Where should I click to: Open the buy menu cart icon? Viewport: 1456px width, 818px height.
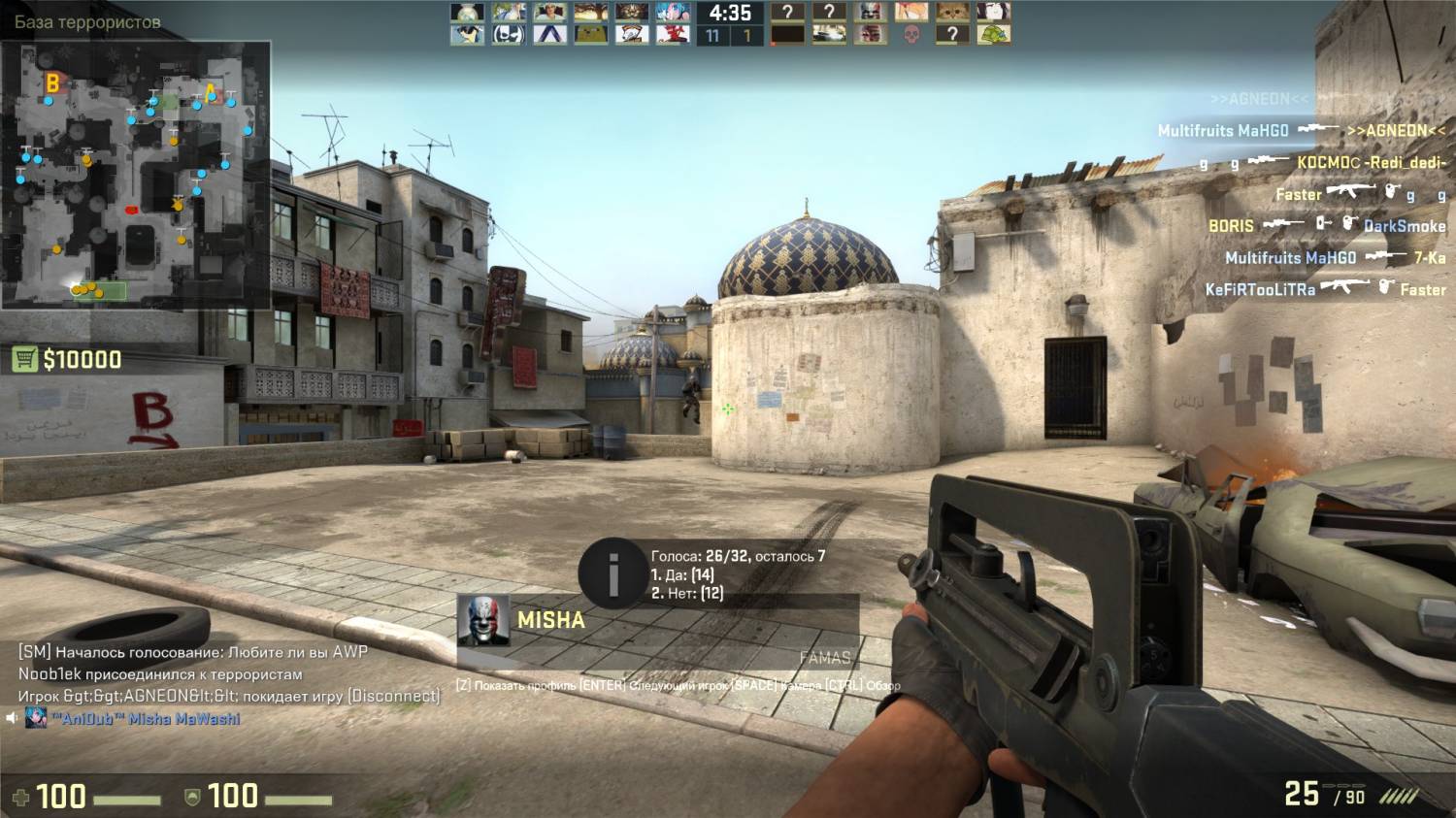24,360
